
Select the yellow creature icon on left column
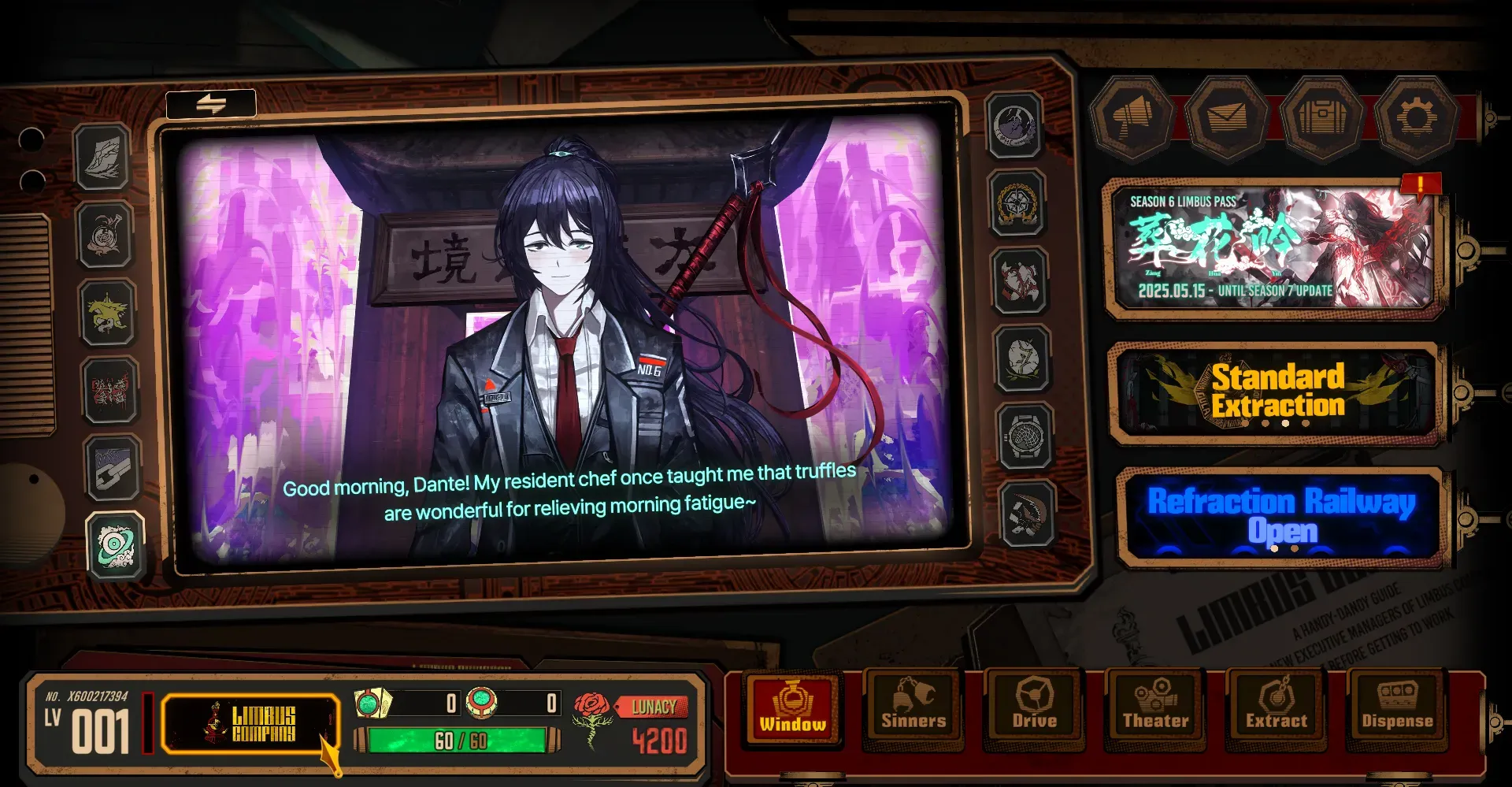(108, 313)
